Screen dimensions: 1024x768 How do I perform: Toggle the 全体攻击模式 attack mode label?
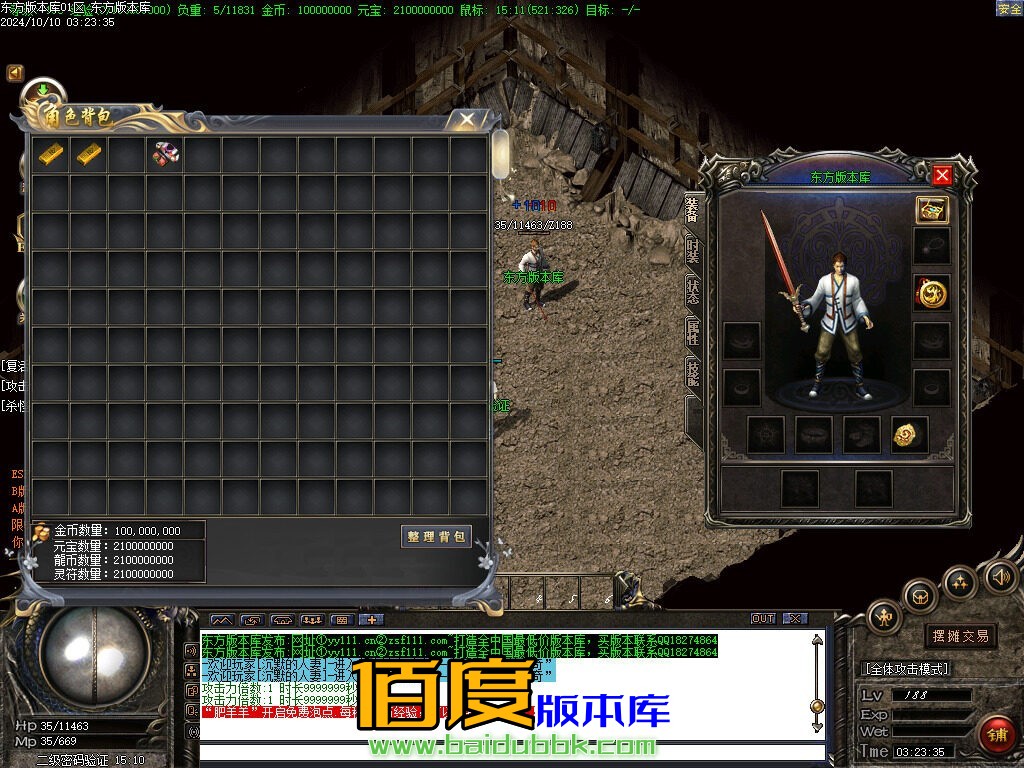point(906,669)
